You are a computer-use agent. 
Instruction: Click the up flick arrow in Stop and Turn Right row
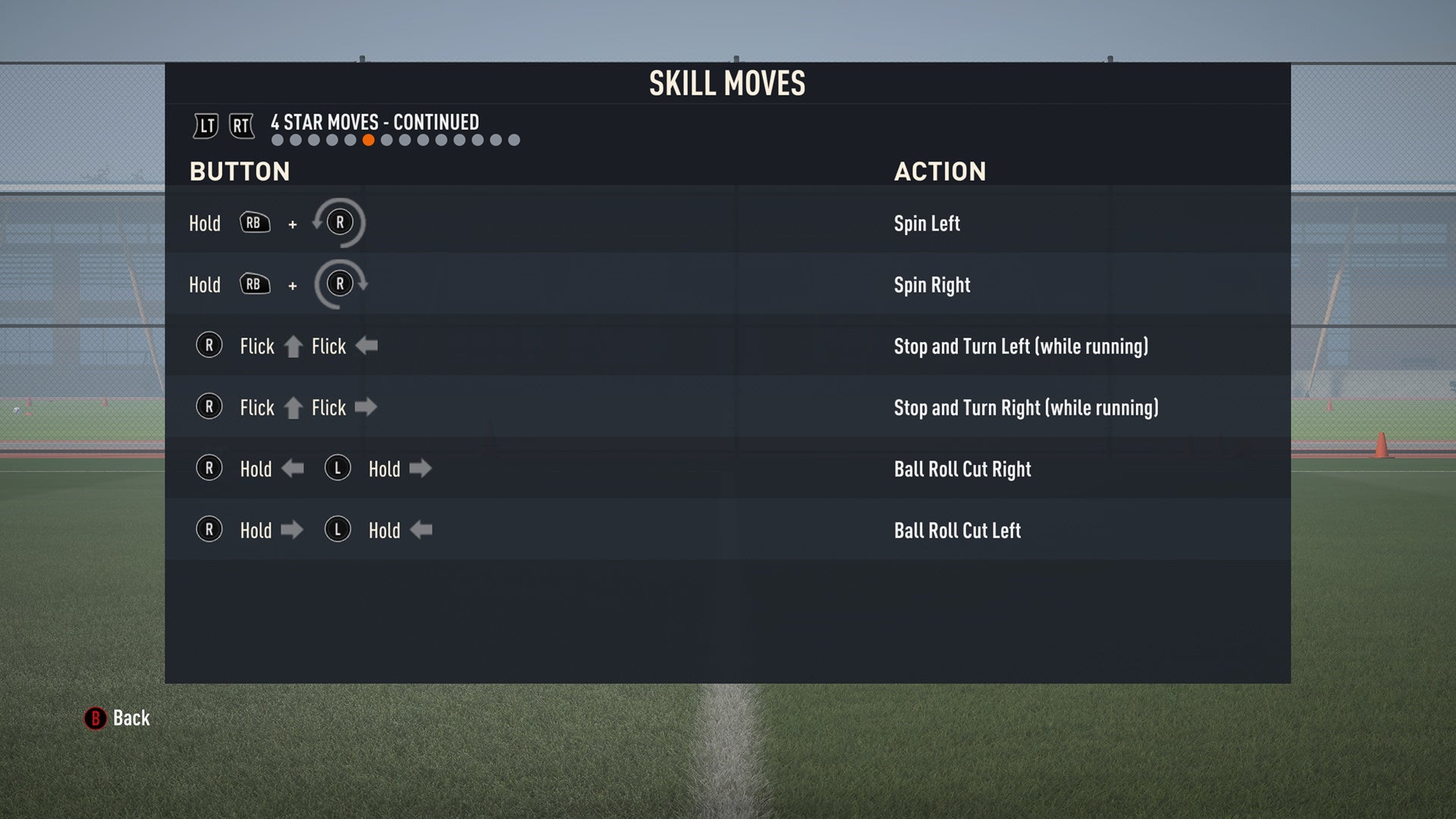click(x=295, y=406)
